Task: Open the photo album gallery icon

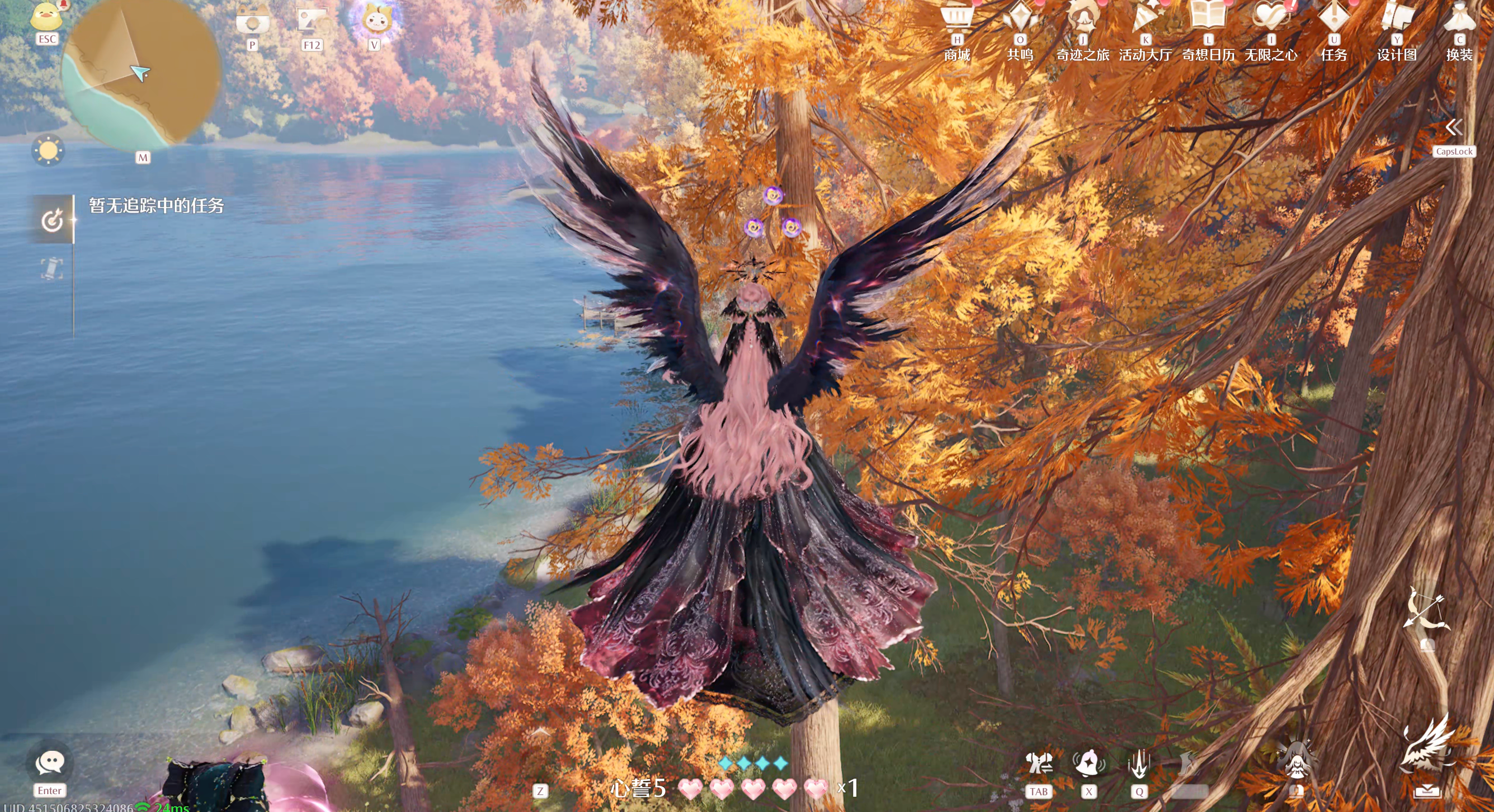Action: 313,21
